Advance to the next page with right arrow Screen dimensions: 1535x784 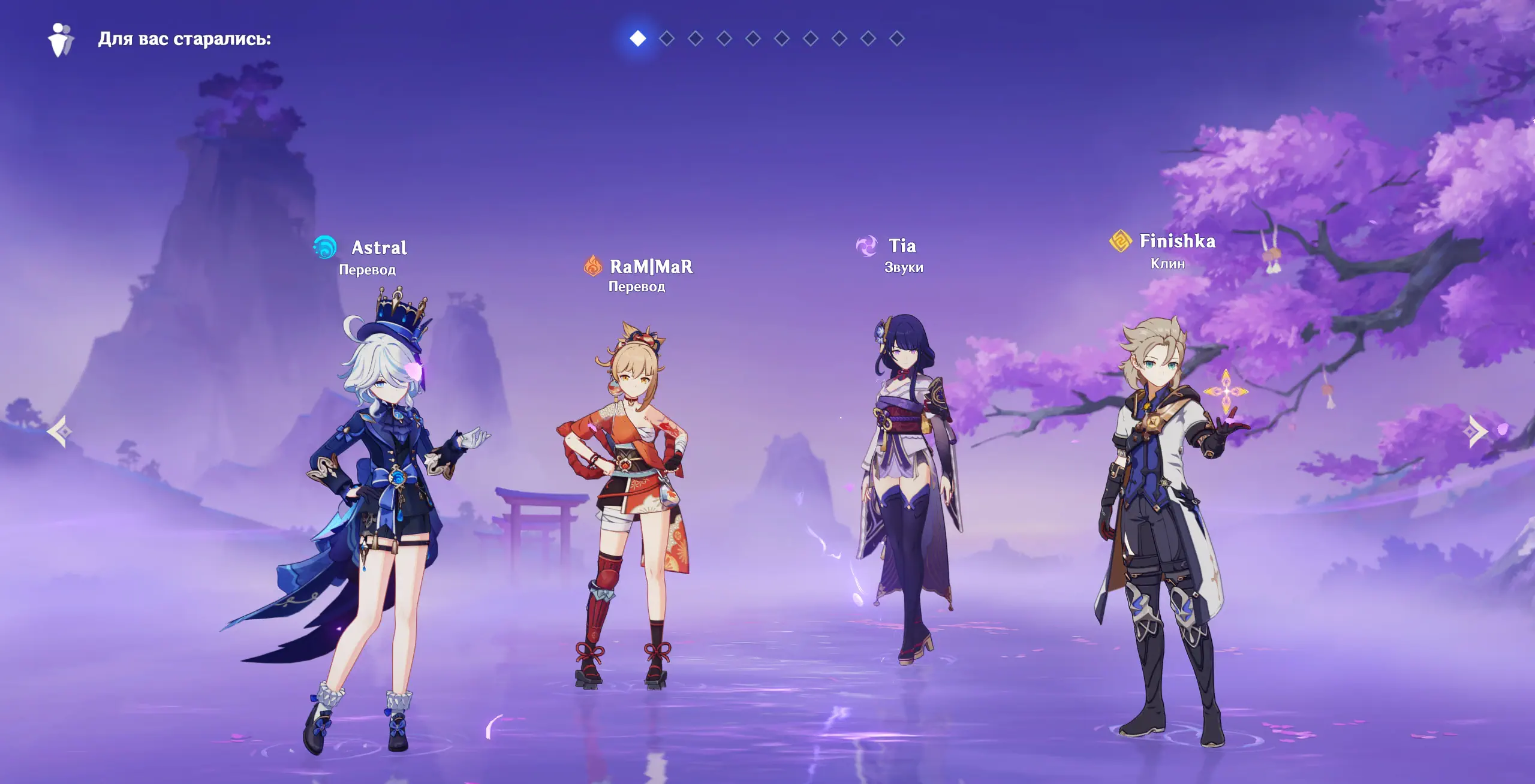(x=1476, y=431)
